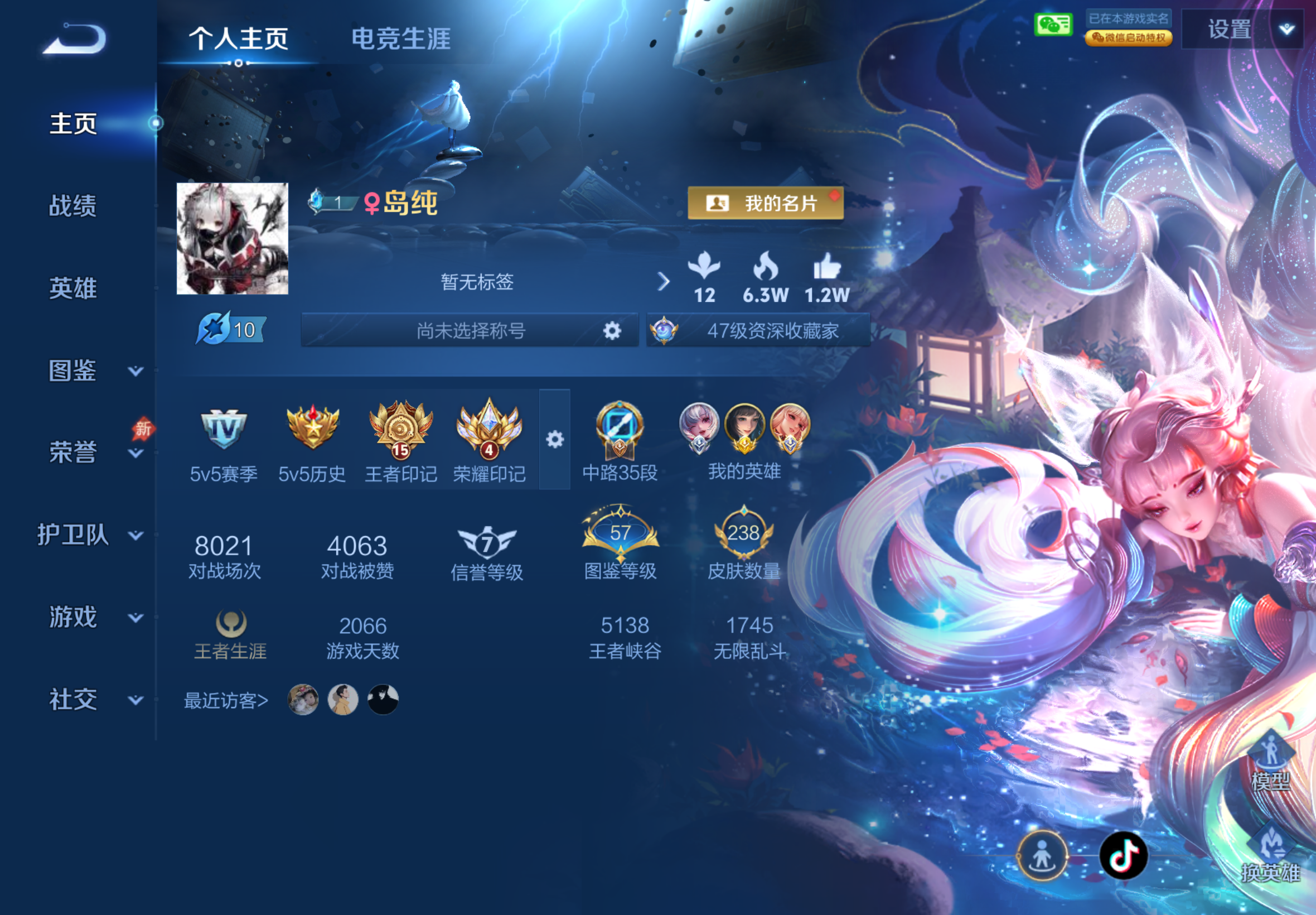Screen dimensions: 1316x915
Task: Open the title selection gear next to 尚未选择称号
Action: (x=612, y=331)
